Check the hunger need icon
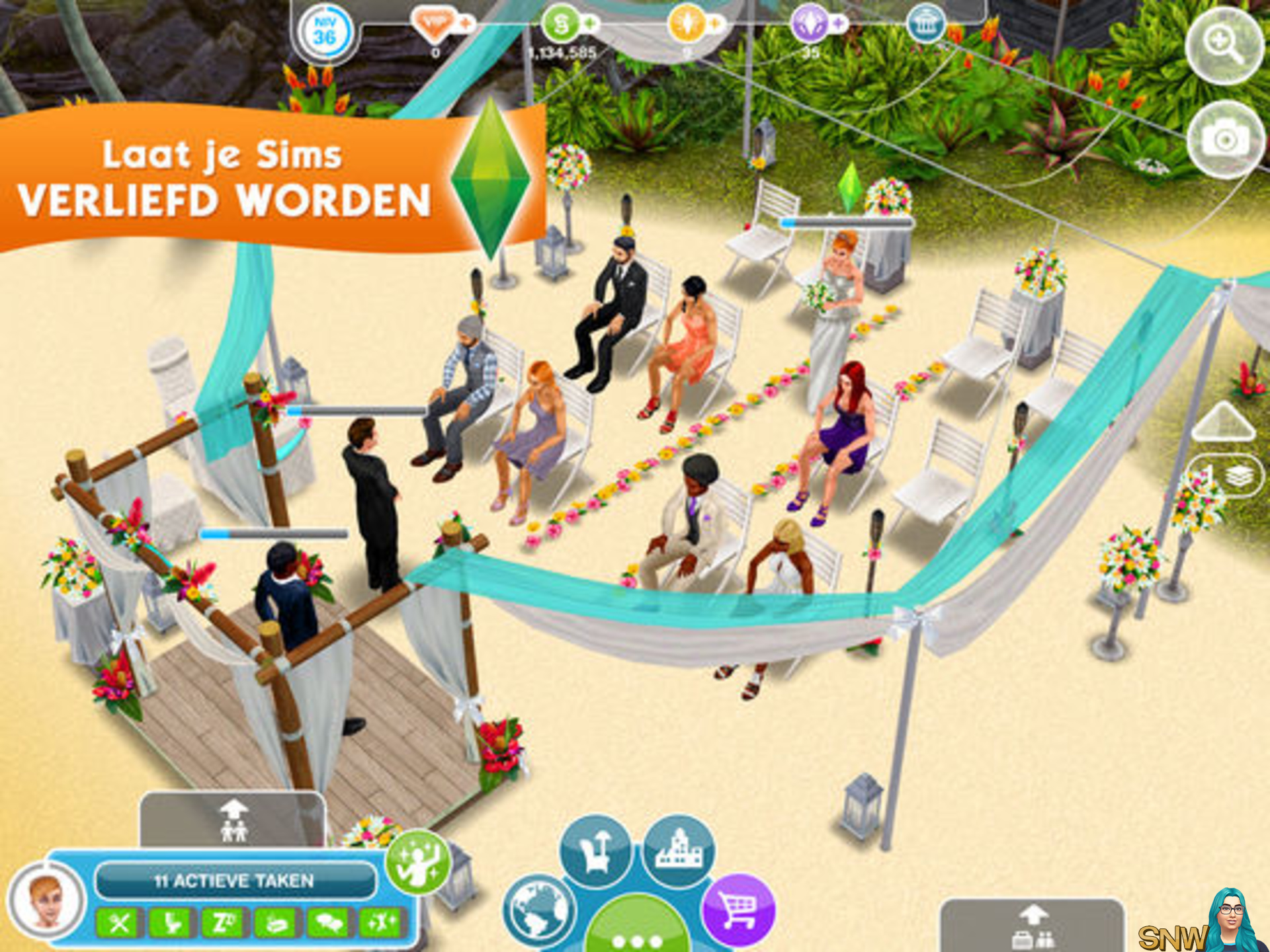This screenshot has width=1270, height=952. click(x=120, y=923)
